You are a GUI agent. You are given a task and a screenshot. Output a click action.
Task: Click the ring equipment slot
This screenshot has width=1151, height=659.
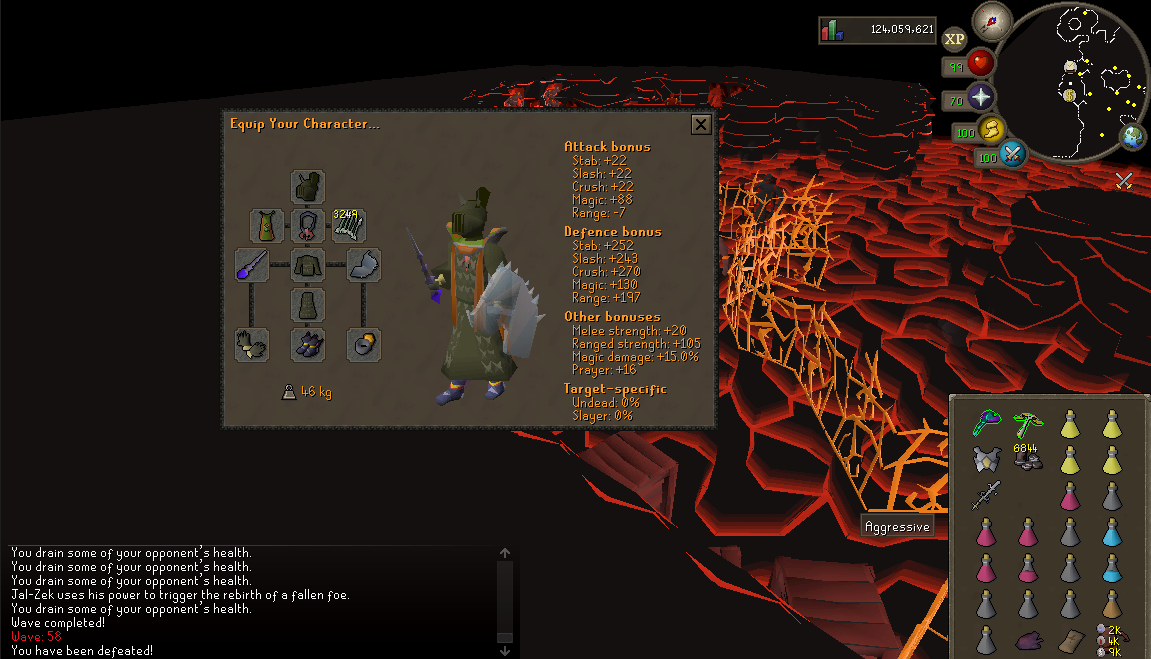[364, 344]
